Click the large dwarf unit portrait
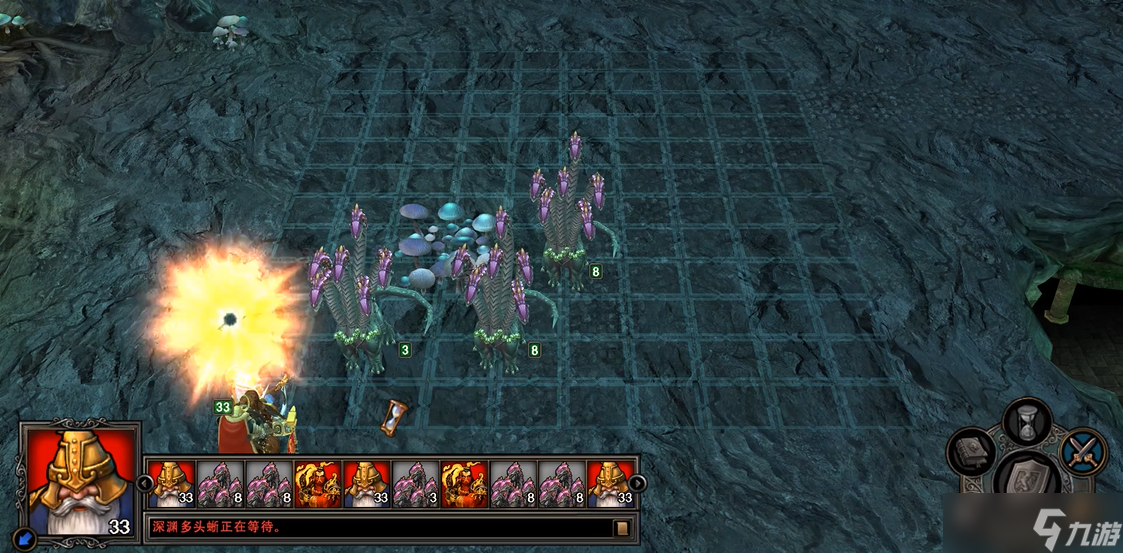1123x553 pixels. coord(78,477)
